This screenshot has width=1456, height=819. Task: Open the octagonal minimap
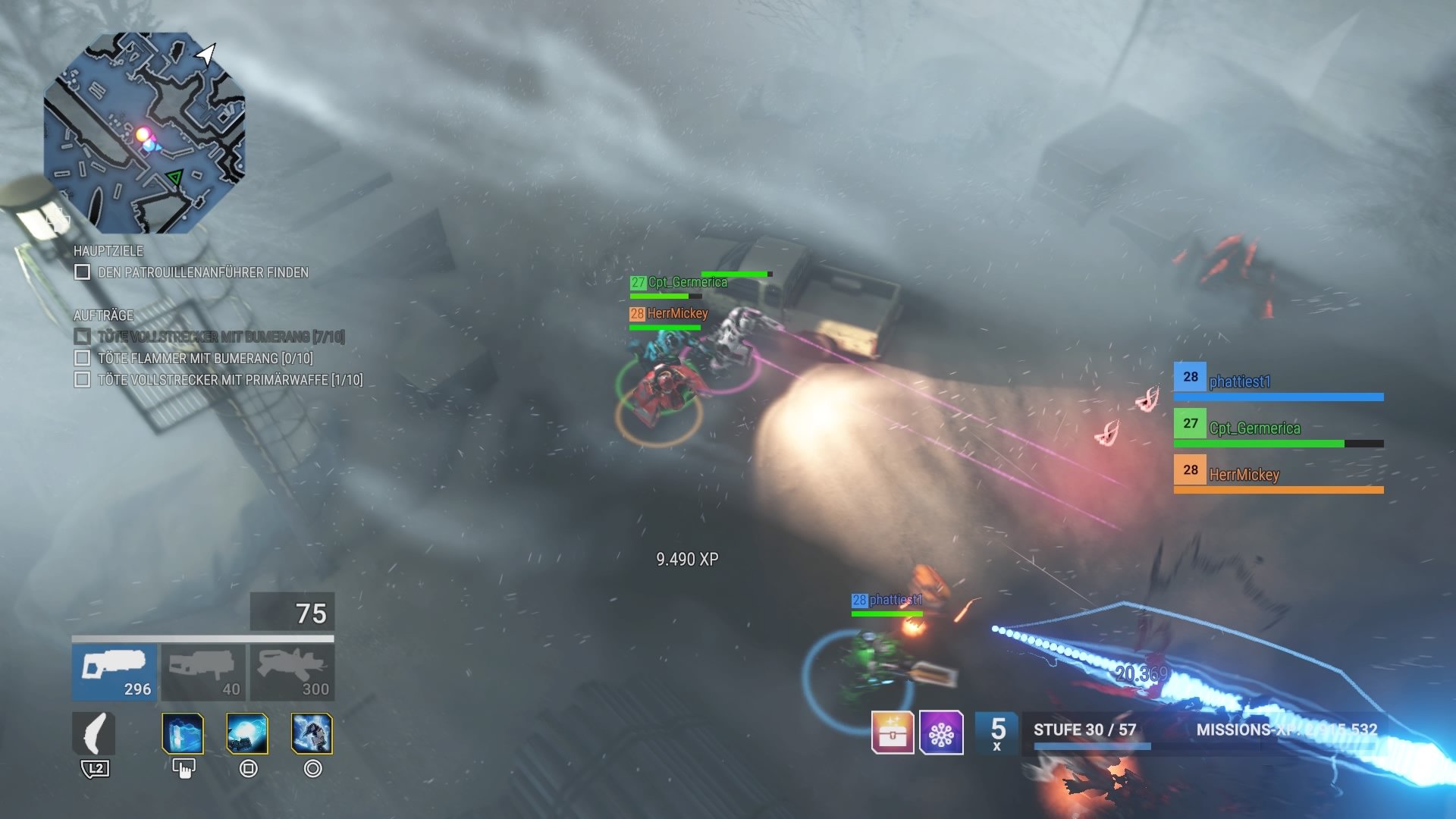pos(145,133)
